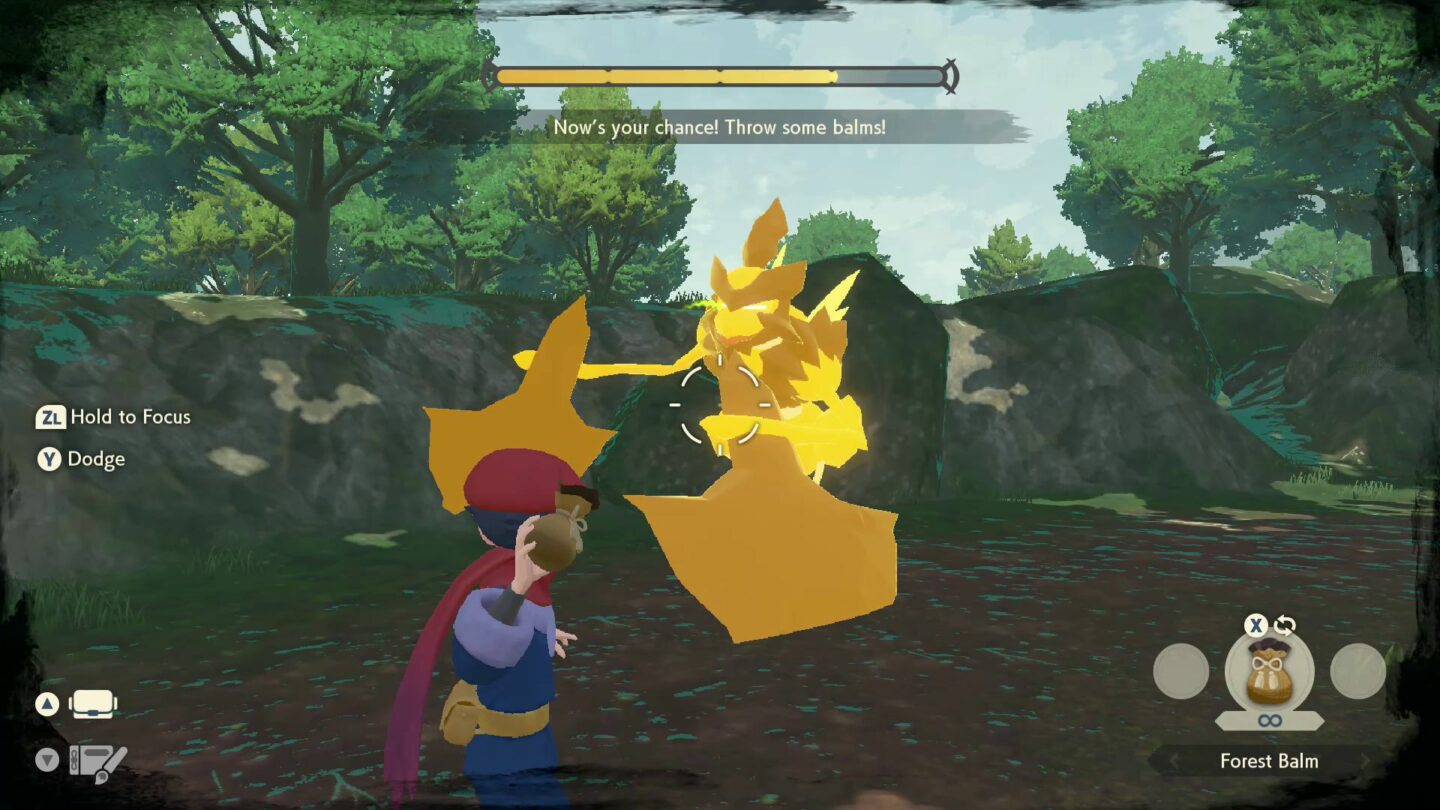Click the empty item slot right of Forest Balm

click(1356, 670)
